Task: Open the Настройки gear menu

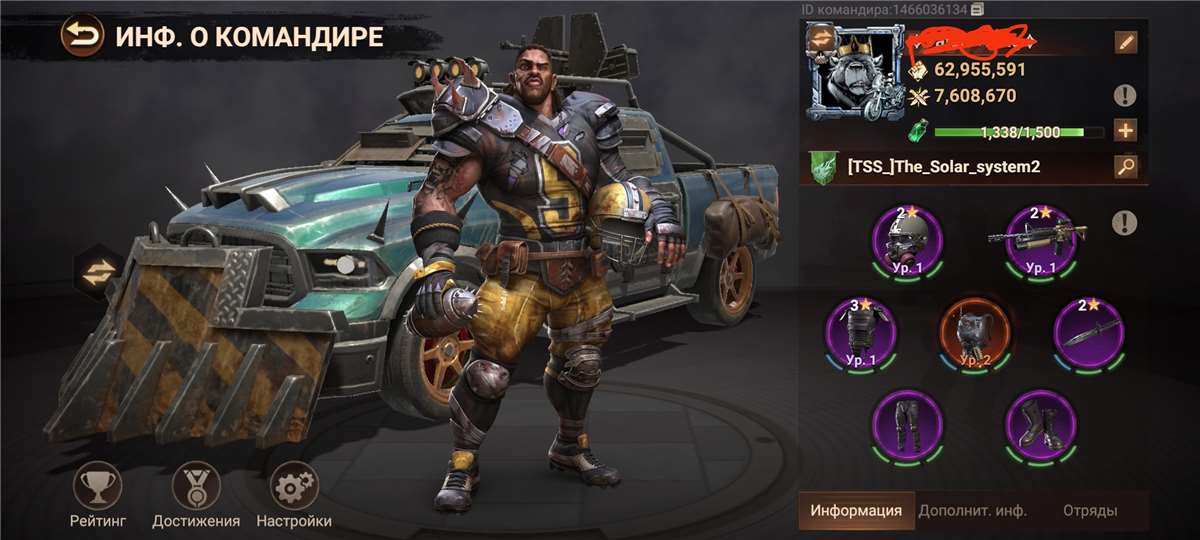Action: point(294,487)
